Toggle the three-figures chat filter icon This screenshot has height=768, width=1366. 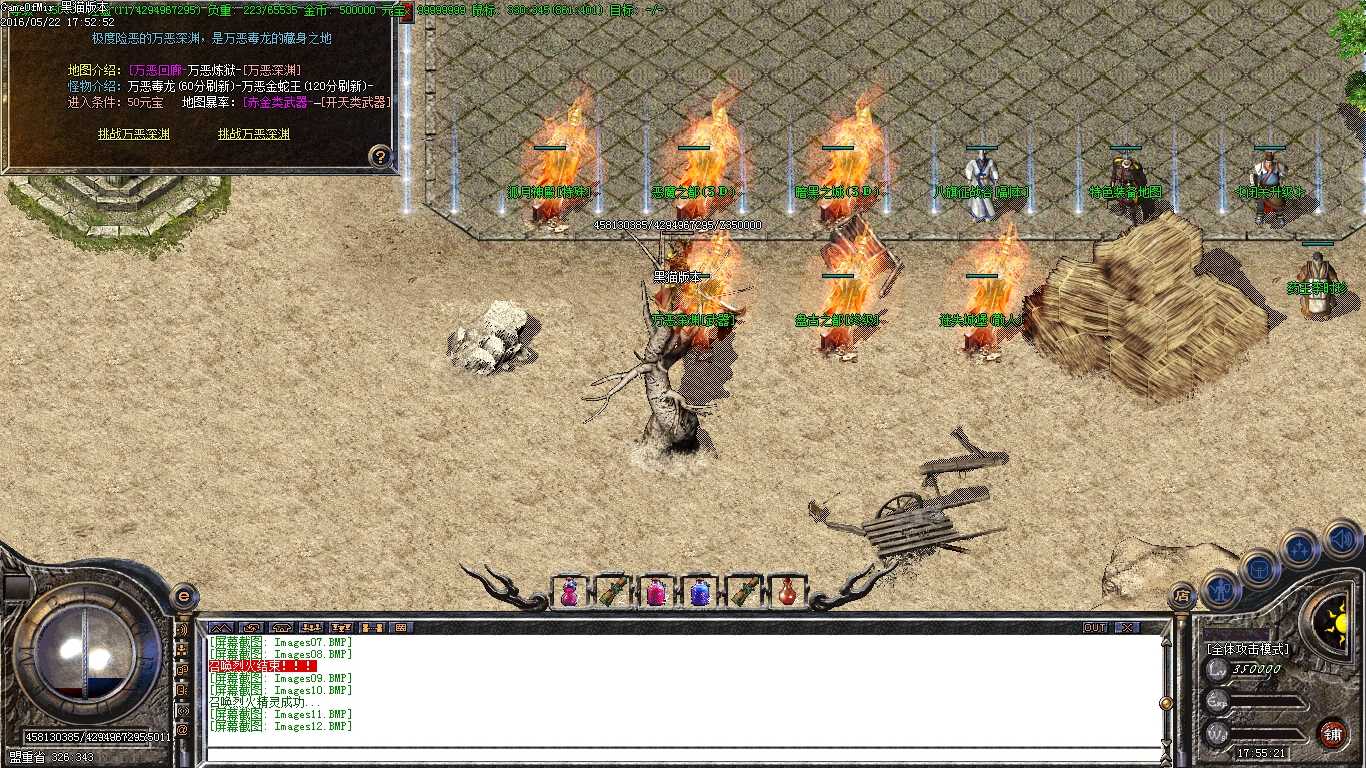point(312,627)
